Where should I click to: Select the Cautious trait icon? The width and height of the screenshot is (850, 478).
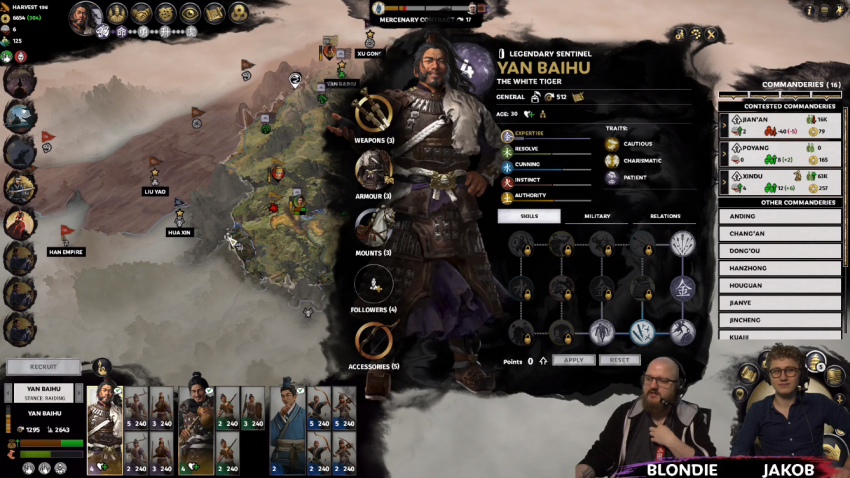coord(612,144)
